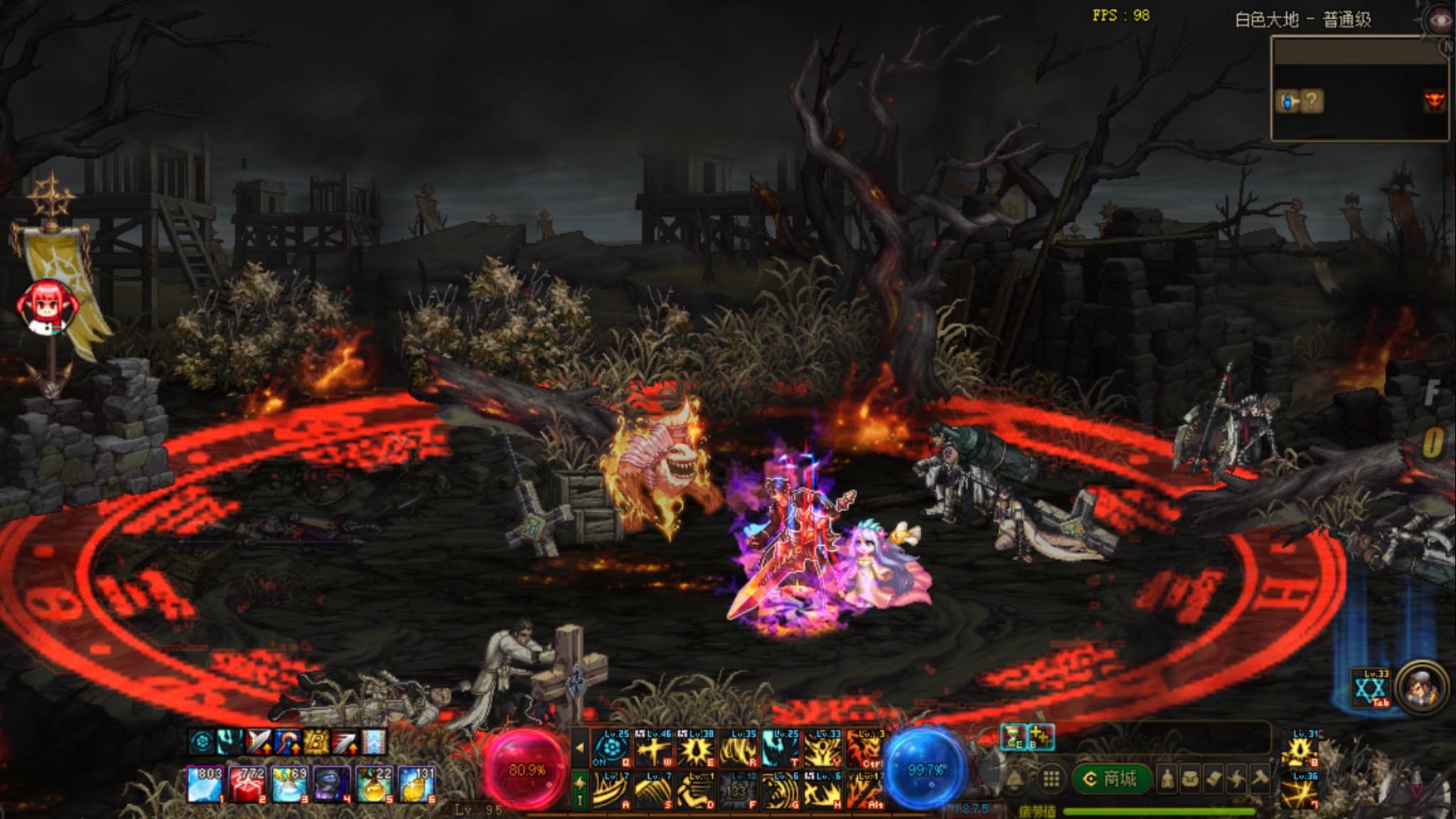Use the blue crystal consumable with count 803
This screenshot has height=819, width=1456.
pos(204,783)
